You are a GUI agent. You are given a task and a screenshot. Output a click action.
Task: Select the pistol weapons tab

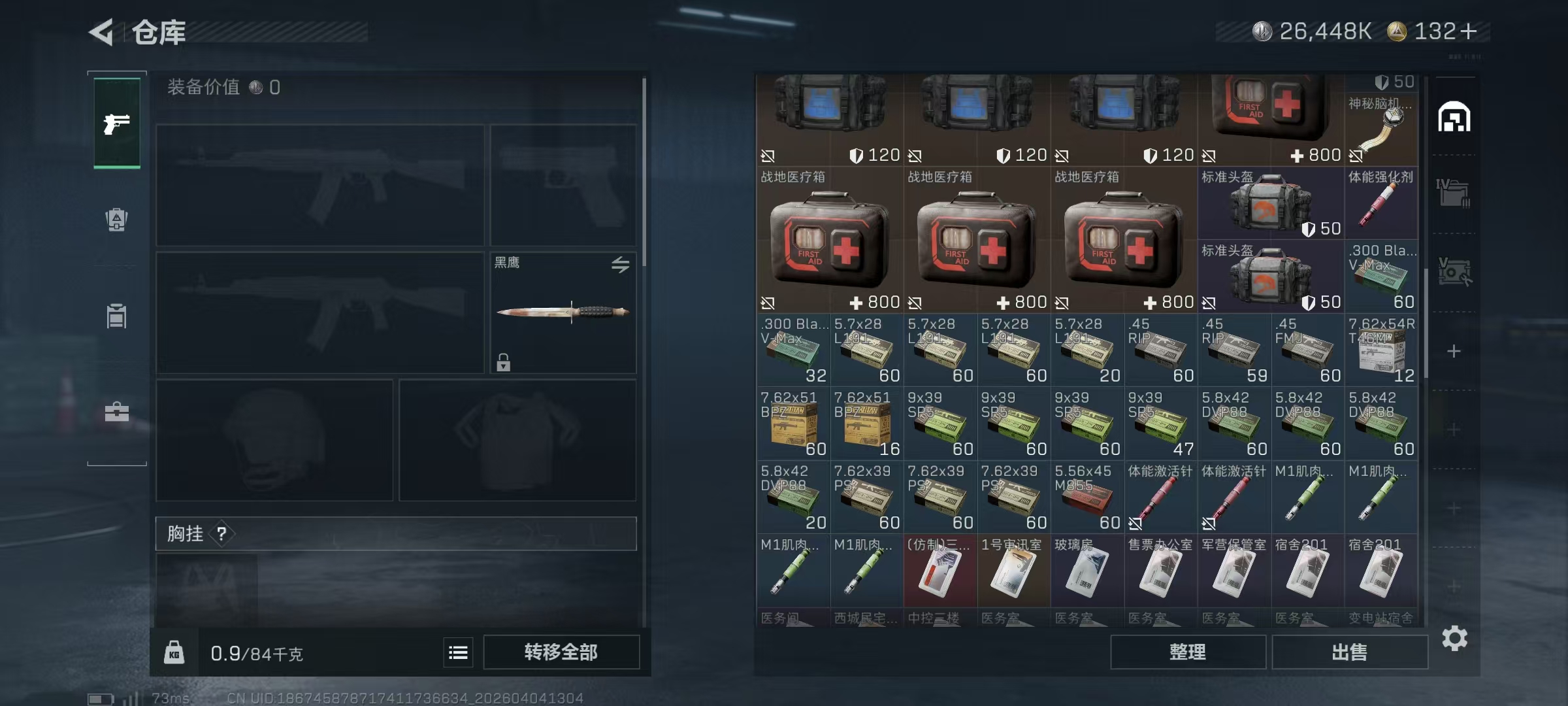click(x=117, y=123)
